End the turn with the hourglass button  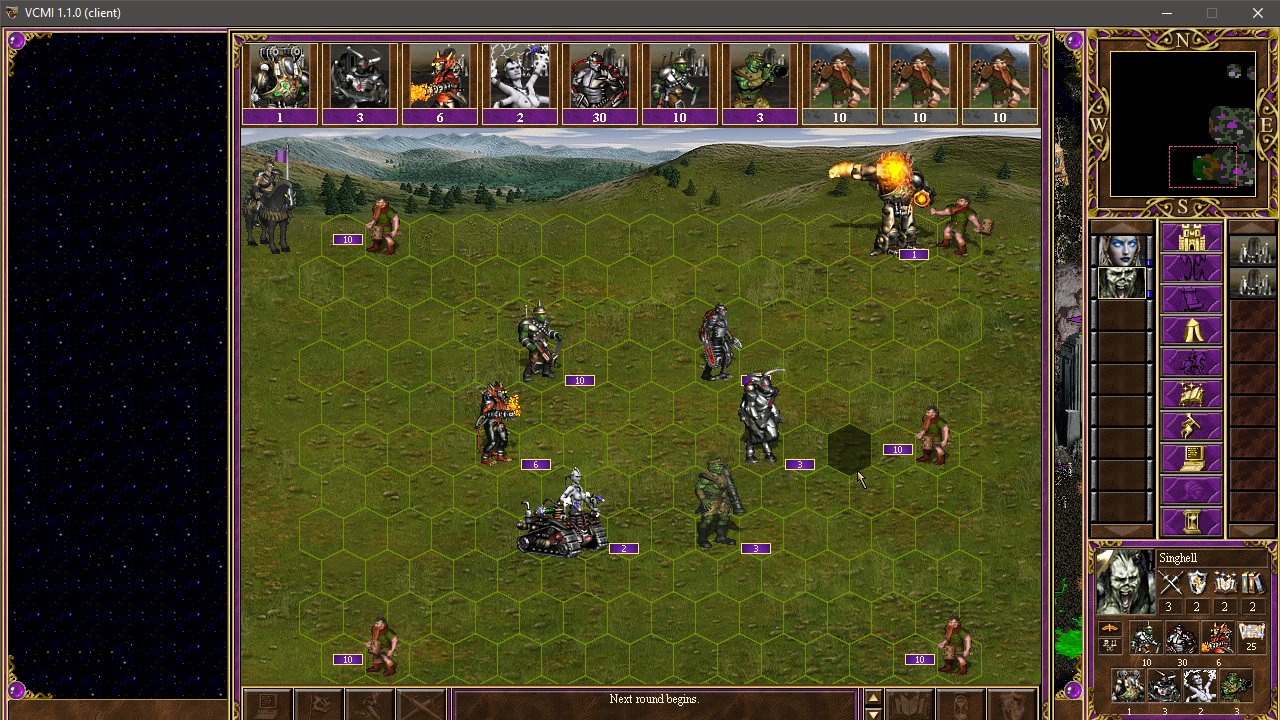coord(1190,521)
